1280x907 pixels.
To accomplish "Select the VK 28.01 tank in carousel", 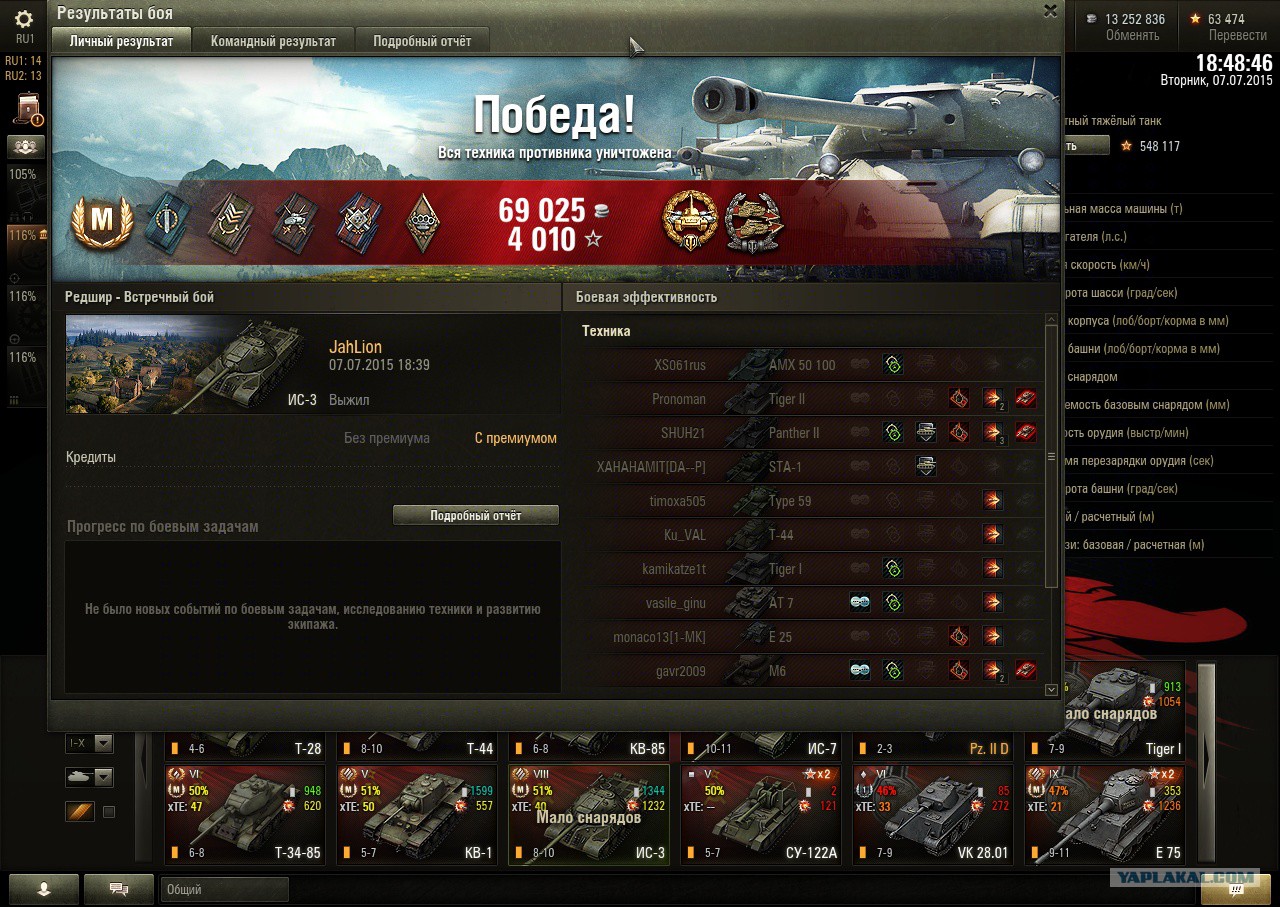I will [x=932, y=814].
